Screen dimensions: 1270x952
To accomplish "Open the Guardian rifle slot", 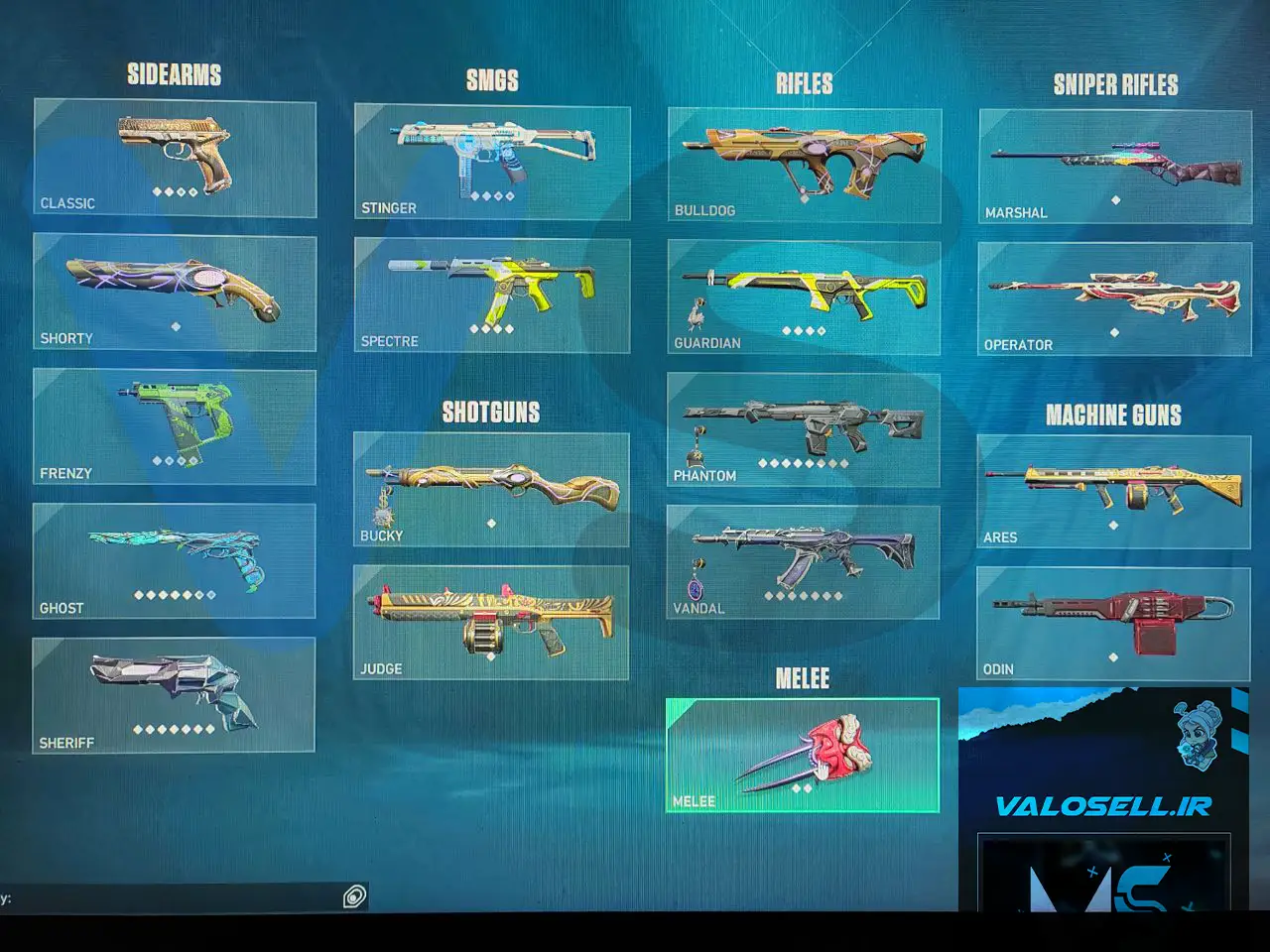I will tap(804, 297).
